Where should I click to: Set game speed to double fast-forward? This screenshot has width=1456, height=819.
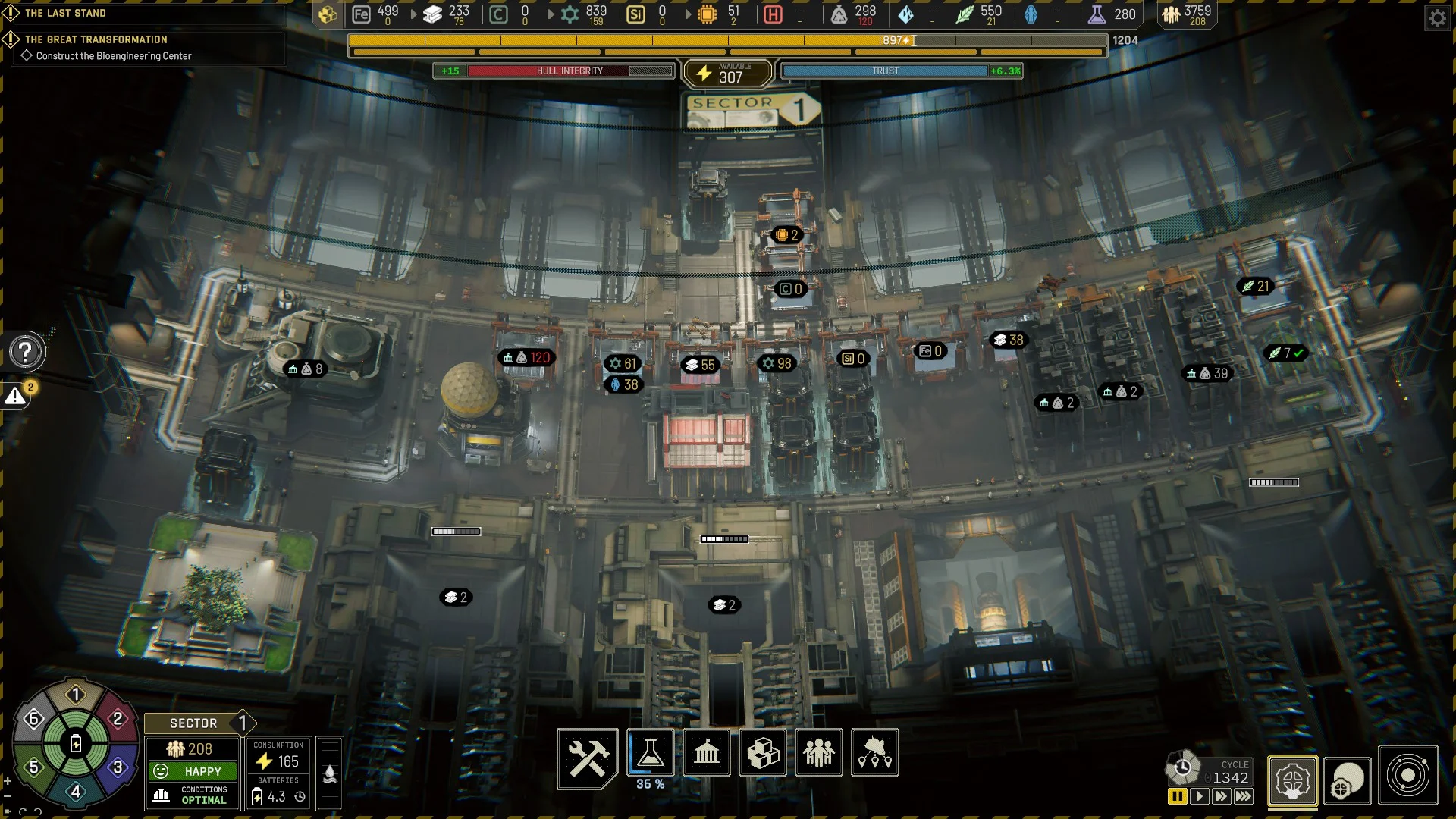coord(1221,796)
